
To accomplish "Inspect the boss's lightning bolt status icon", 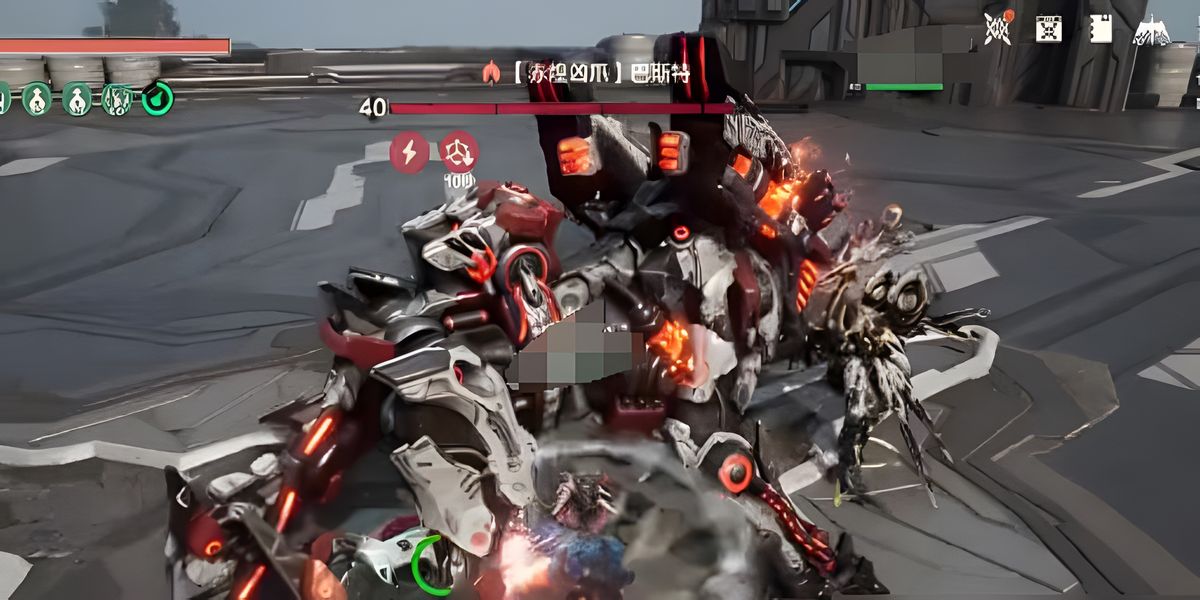I will point(409,151).
